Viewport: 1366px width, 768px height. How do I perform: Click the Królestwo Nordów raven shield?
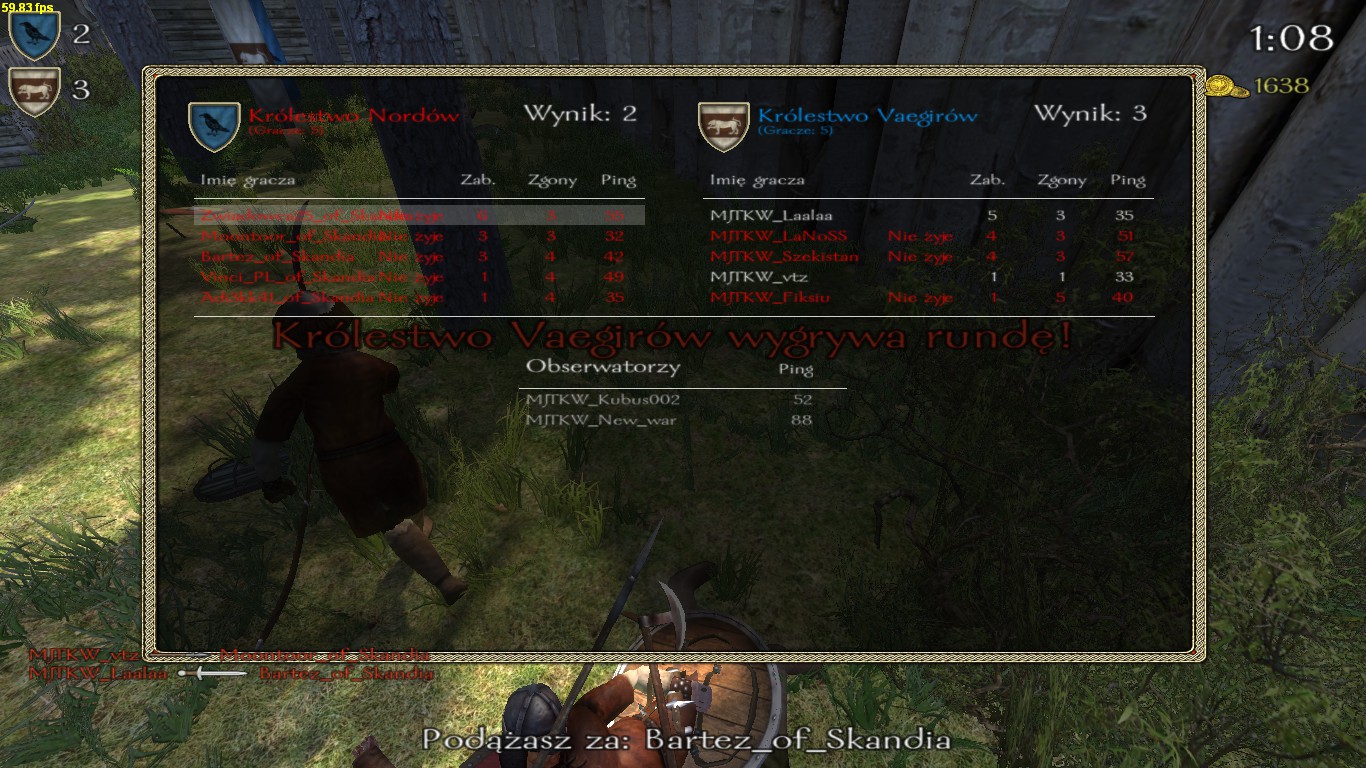click(213, 126)
